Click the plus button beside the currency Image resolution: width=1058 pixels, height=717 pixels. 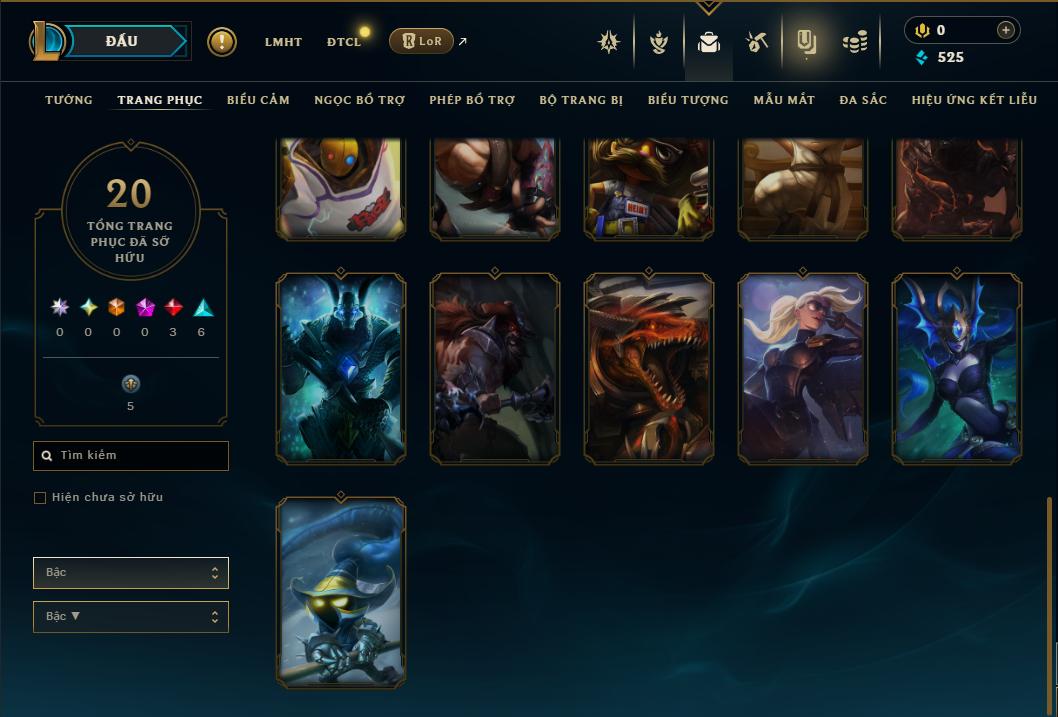point(1005,30)
